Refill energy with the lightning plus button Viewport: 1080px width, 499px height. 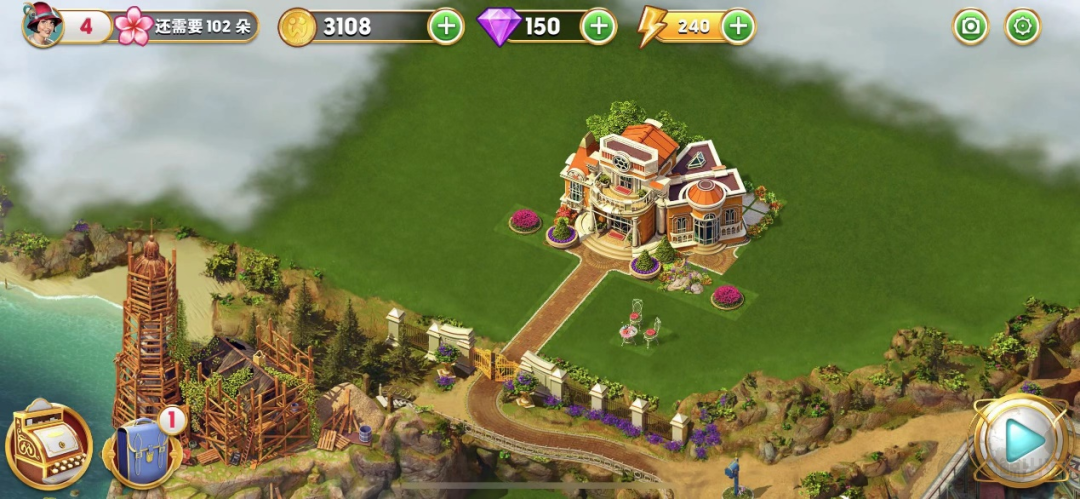(738, 26)
